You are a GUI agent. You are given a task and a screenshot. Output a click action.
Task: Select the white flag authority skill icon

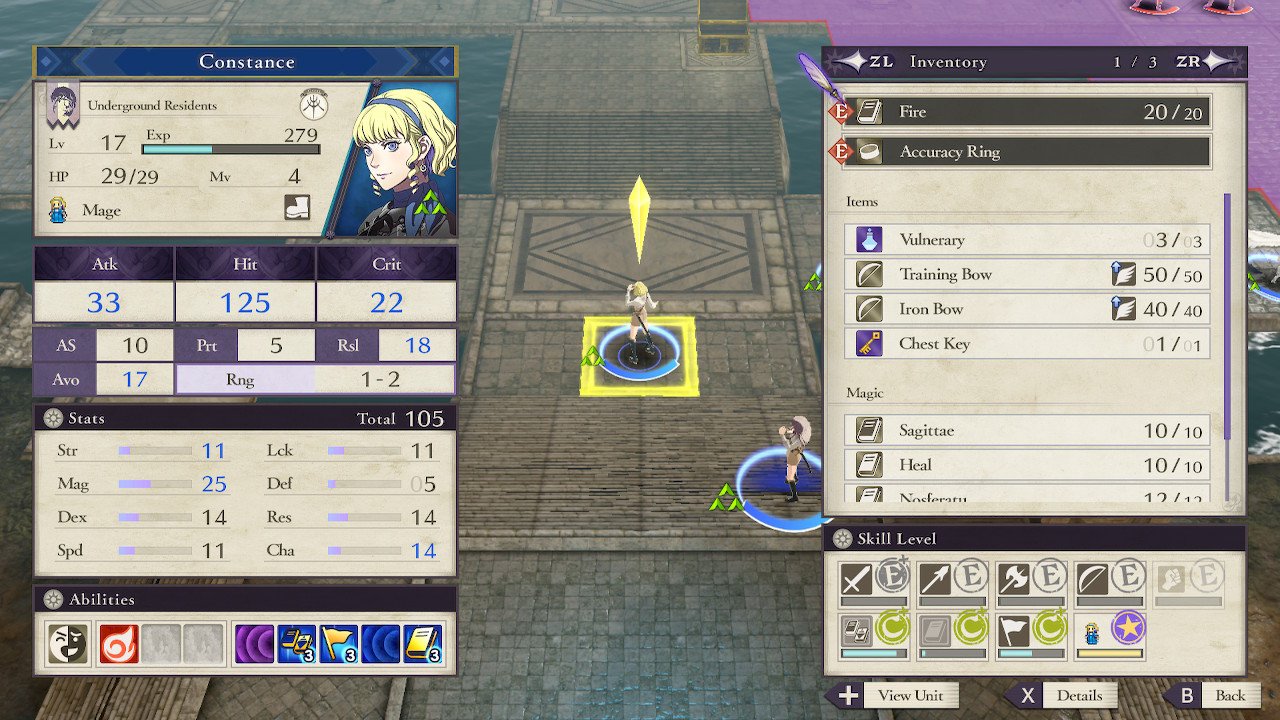tap(1014, 630)
